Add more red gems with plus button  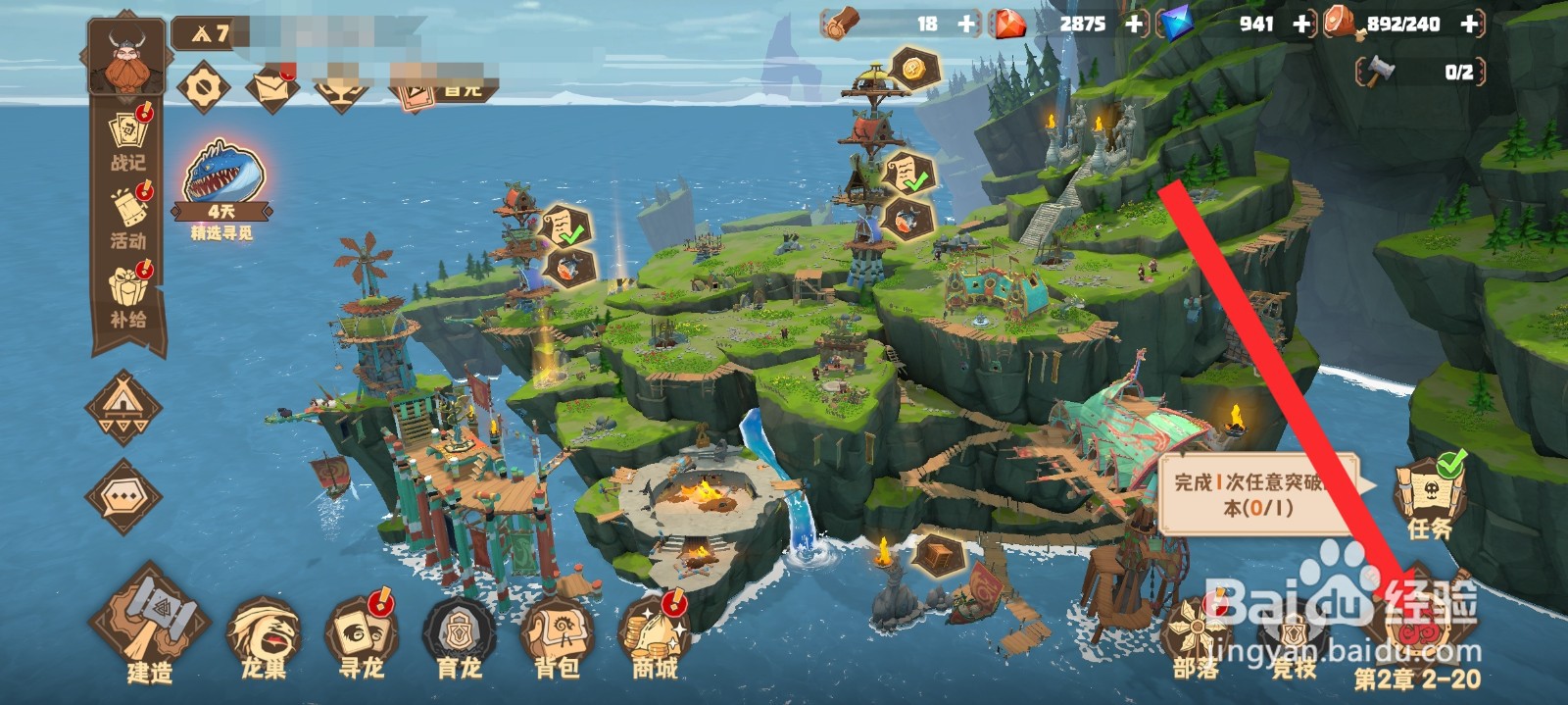(x=1135, y=25)
